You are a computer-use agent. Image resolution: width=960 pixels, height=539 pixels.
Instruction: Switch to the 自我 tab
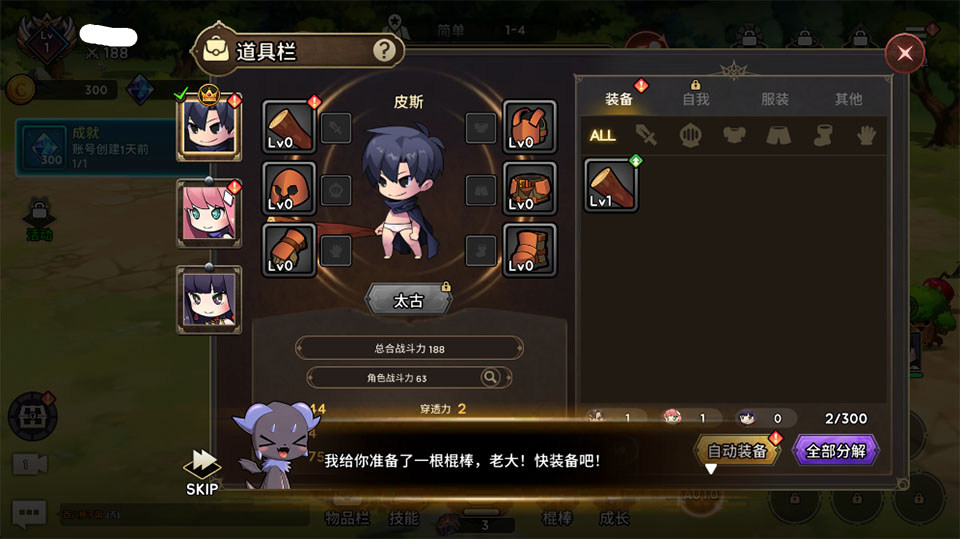coord(695,100)
